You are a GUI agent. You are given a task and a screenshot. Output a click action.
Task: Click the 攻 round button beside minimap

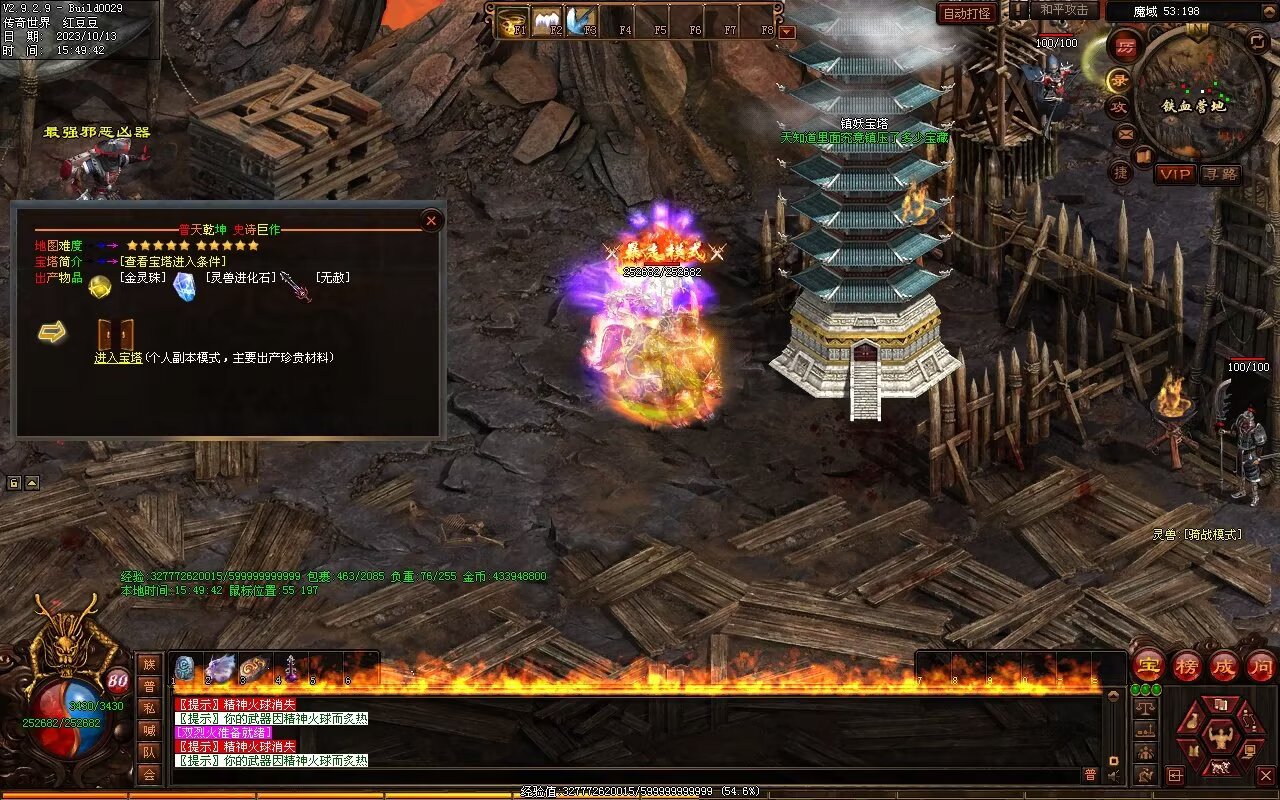click(1118, 106)
